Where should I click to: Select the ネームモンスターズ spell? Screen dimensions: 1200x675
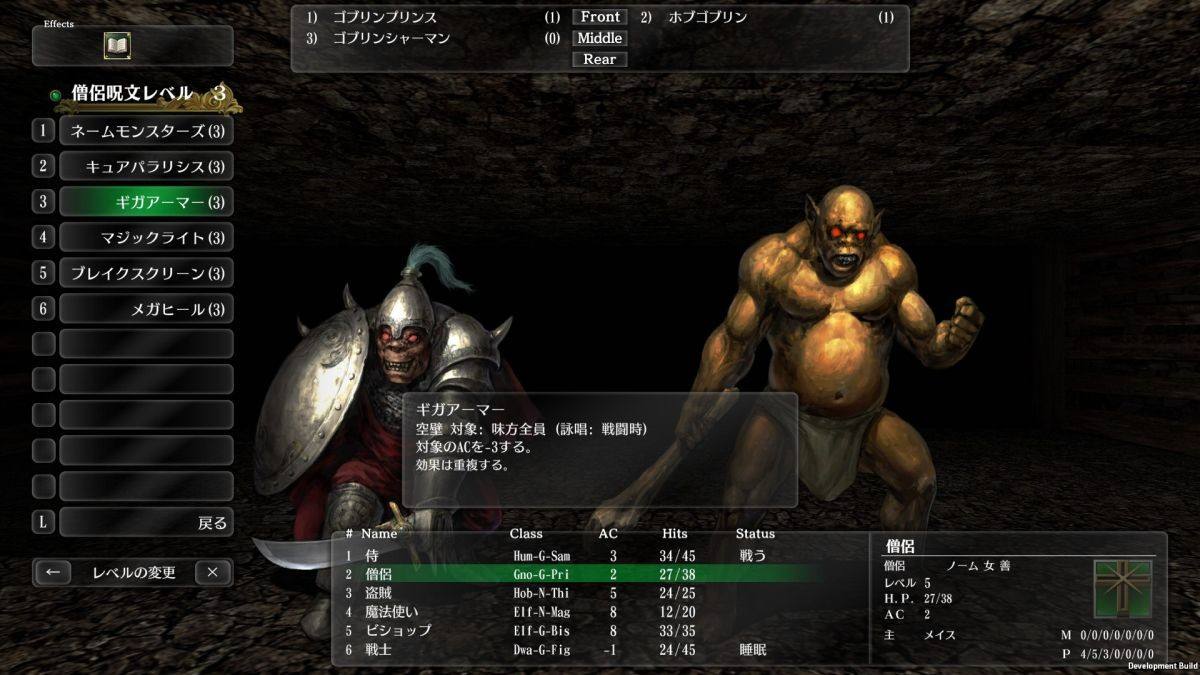(x=146, y=131)
